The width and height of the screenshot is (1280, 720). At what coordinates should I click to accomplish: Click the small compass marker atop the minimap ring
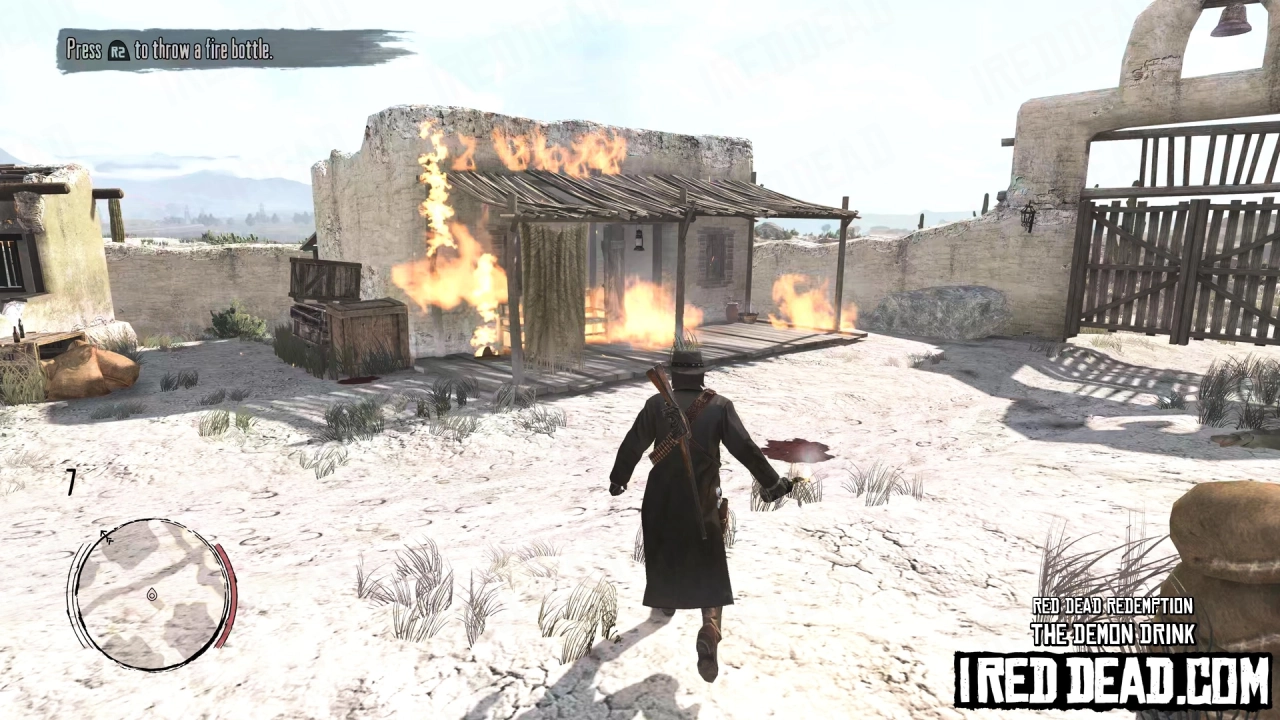(x=108, y=536)
